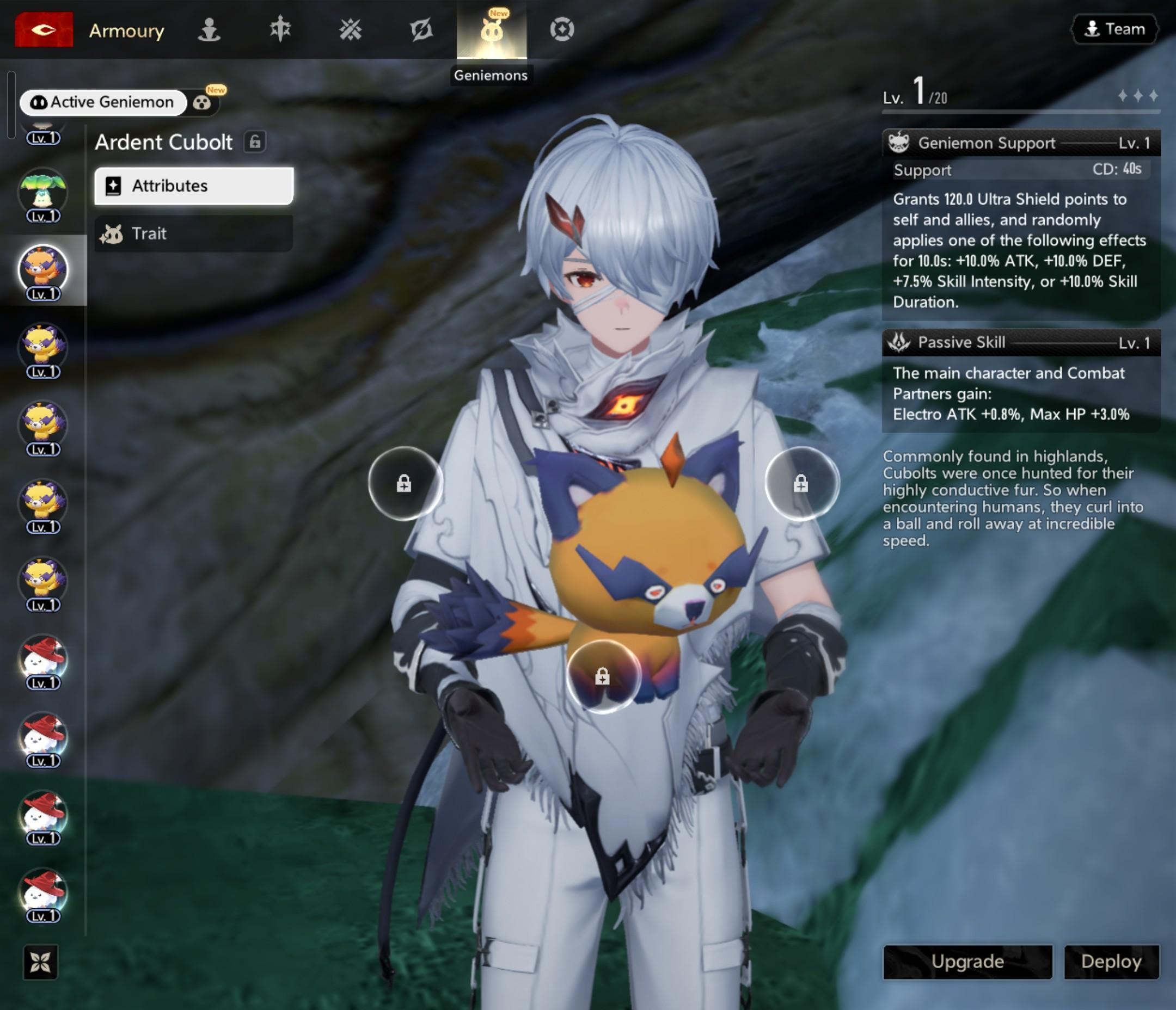Select the Active Geniemon toggle
The height and width of the screenshot is (1010, 1176).
(x=103, y=102)
